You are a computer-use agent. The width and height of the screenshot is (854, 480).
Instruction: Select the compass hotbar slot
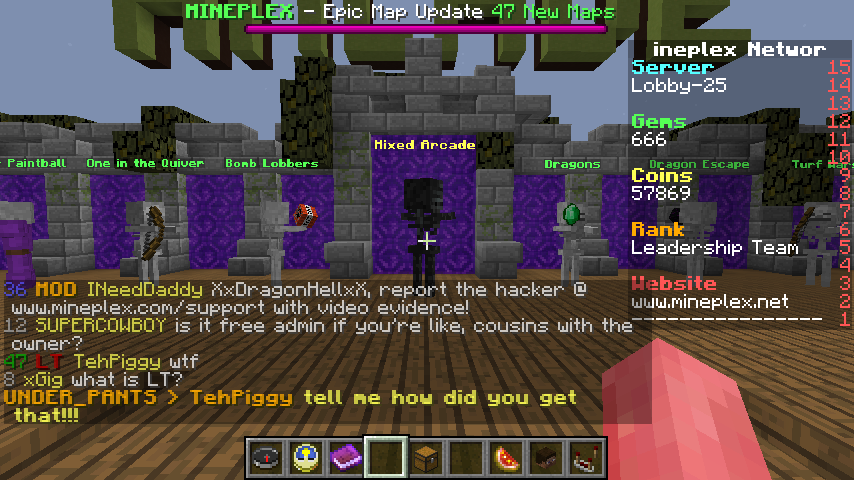pyautogui.click(x=265, y=457)
